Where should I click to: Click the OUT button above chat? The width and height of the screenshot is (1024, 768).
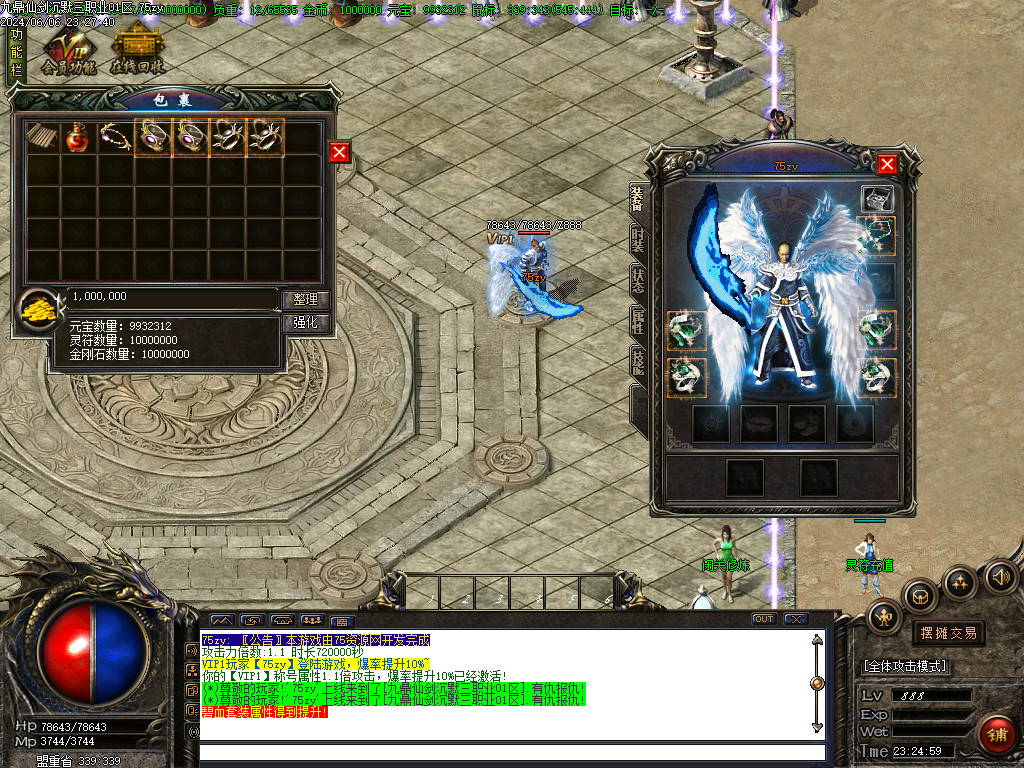(764, 619)
